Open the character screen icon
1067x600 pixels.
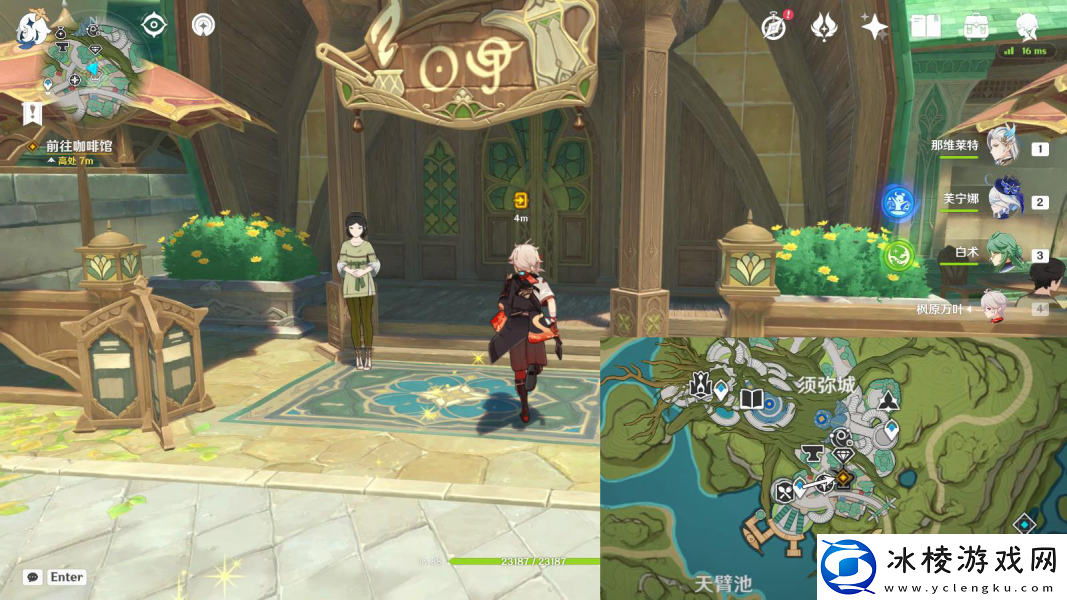pyautogui.click(x=1027, y=27)
